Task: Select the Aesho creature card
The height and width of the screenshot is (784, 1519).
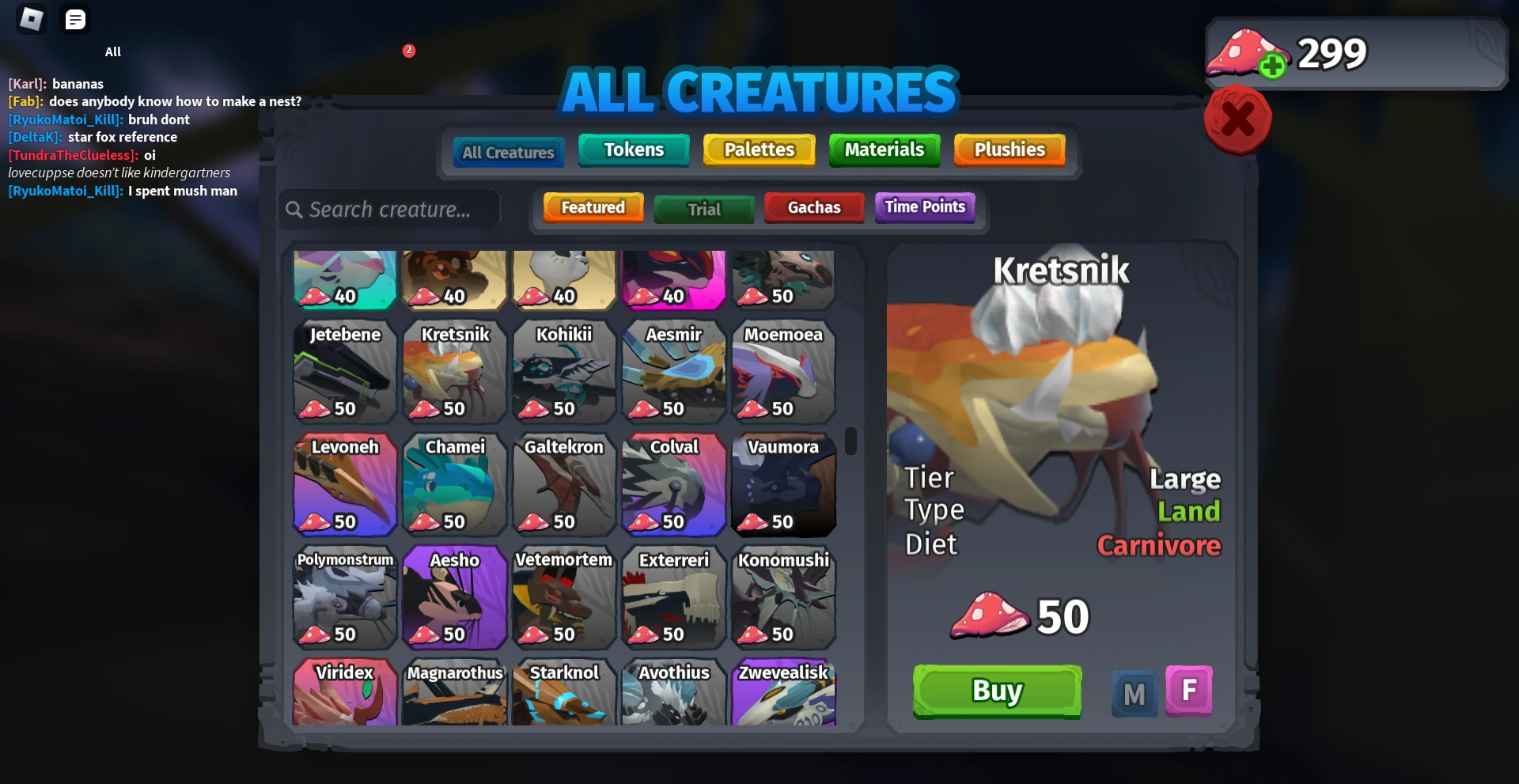Action: tap(454, 597)
